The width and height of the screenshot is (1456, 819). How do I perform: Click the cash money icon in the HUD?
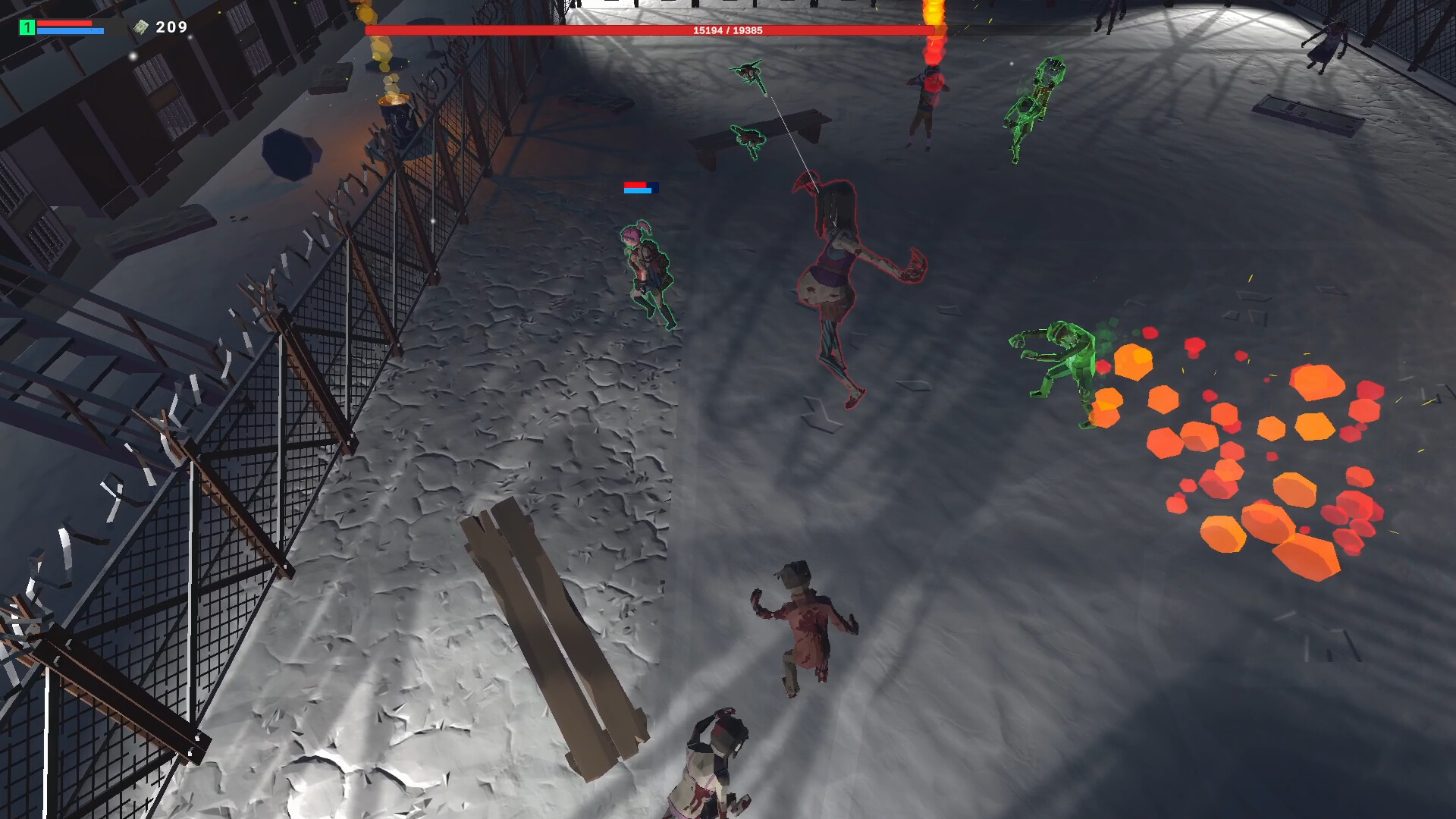141,27
